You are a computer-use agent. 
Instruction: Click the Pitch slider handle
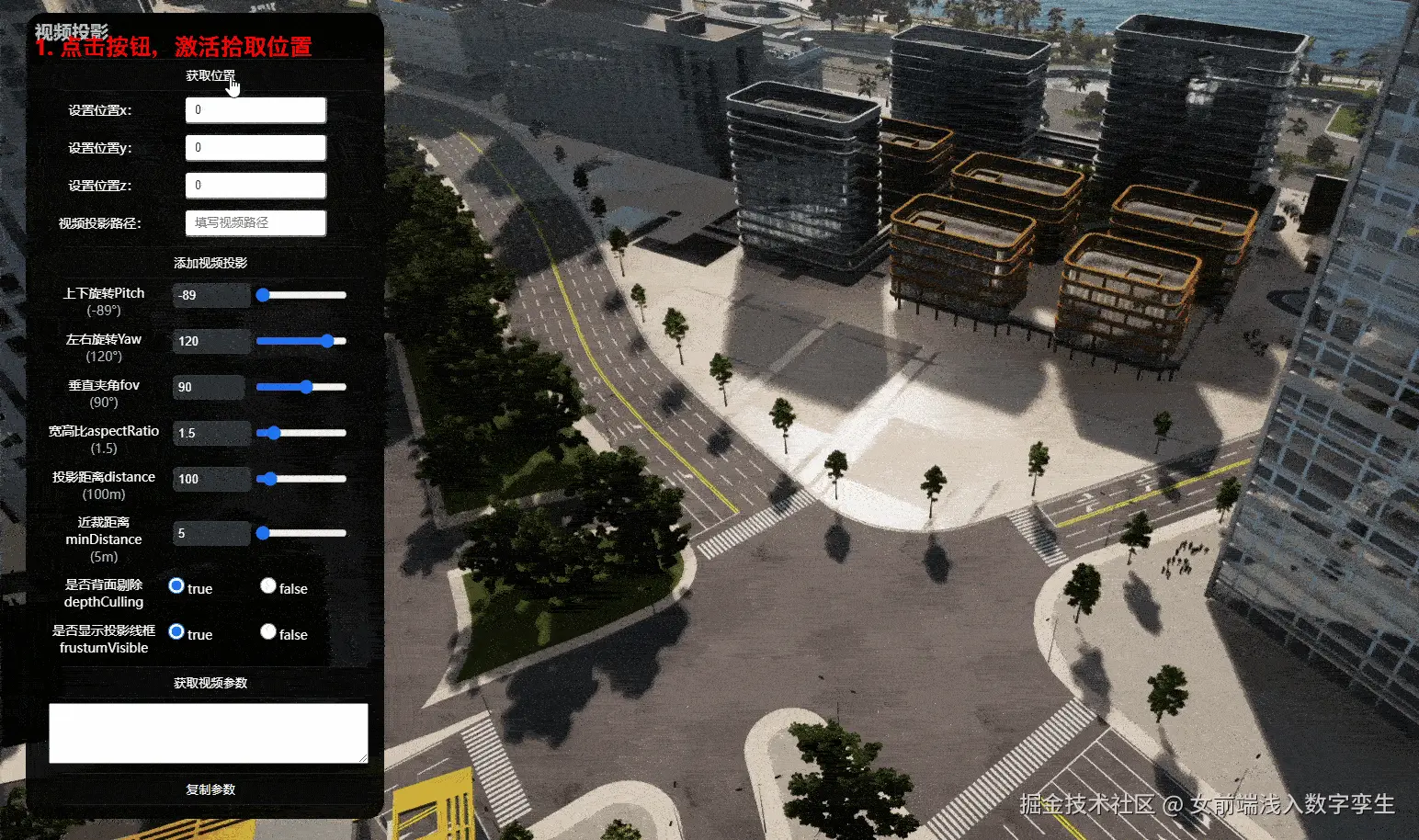[x=263, y=295]
